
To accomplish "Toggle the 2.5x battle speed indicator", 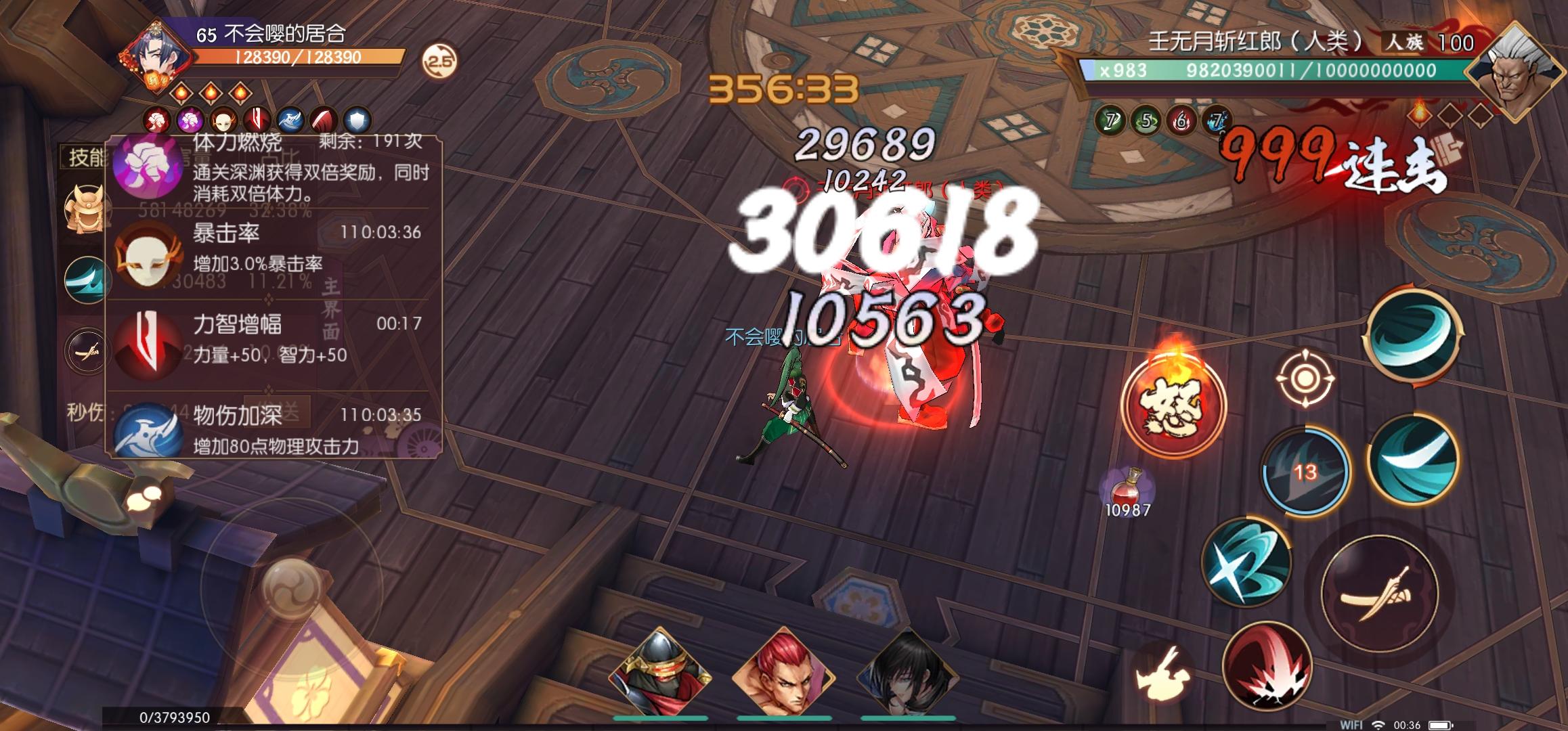I will coord(440,61).
